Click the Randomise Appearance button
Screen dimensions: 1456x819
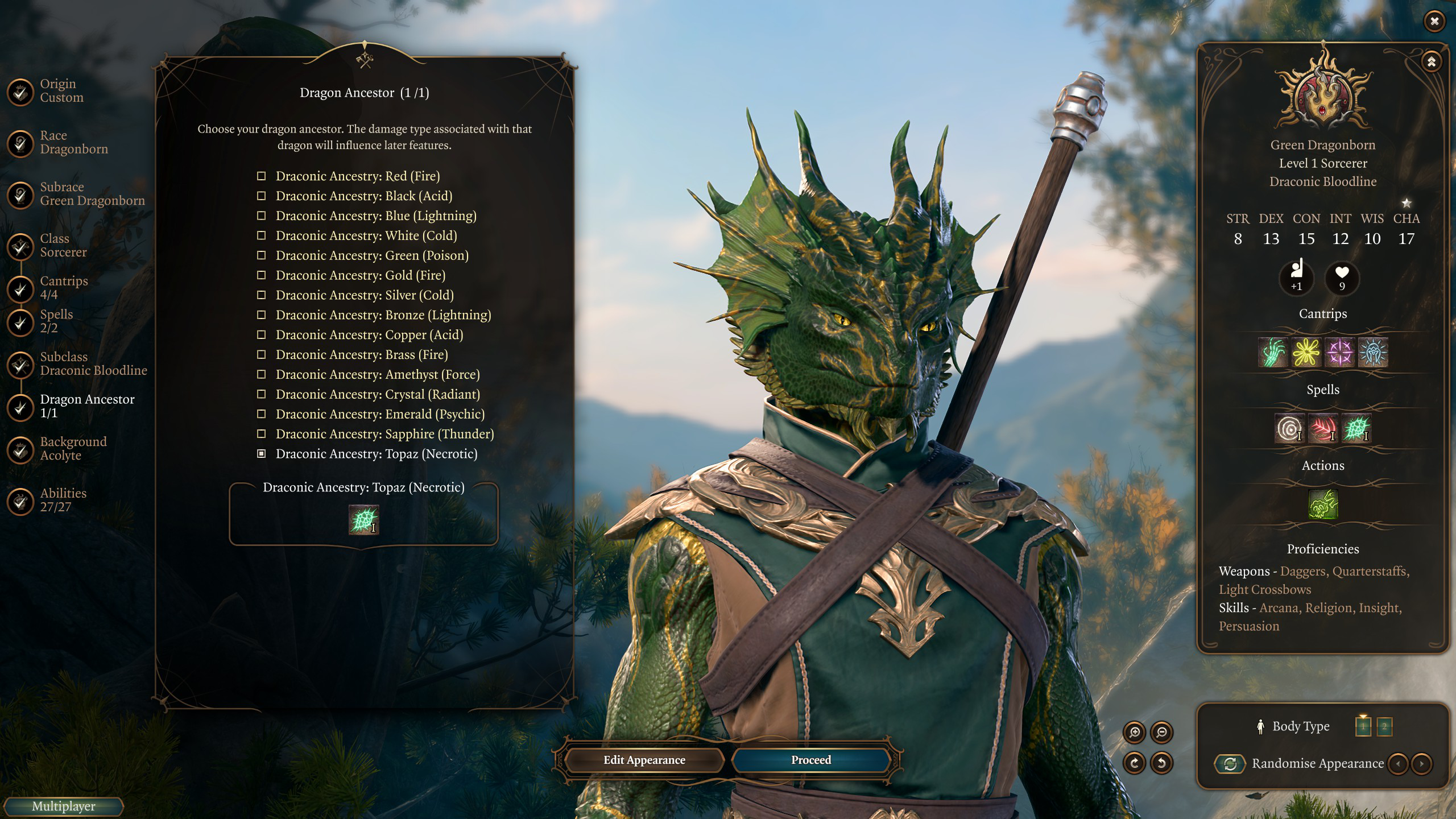point(1230,764)
